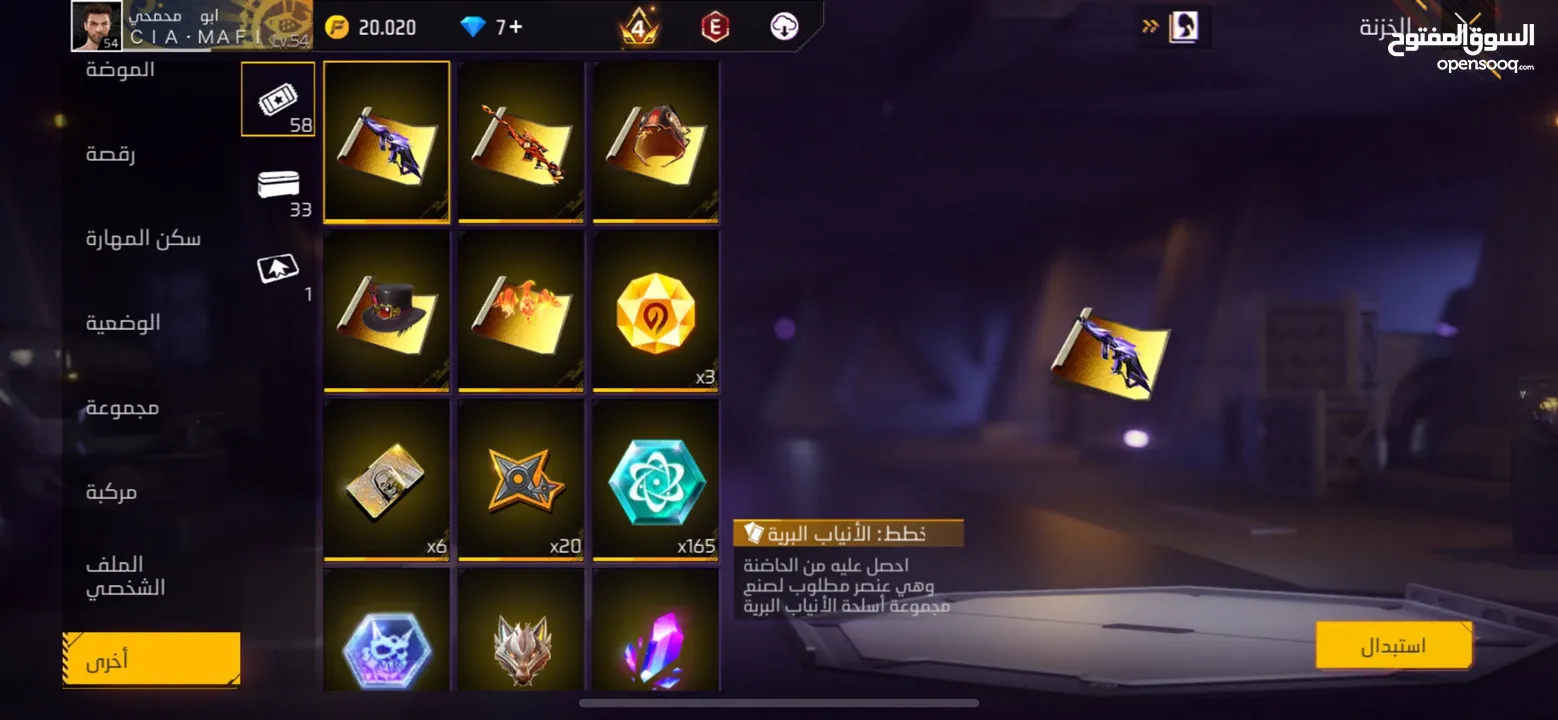Add diamonds with the plus button
The height and width of the screenshot is (720, 1558).
516,27
